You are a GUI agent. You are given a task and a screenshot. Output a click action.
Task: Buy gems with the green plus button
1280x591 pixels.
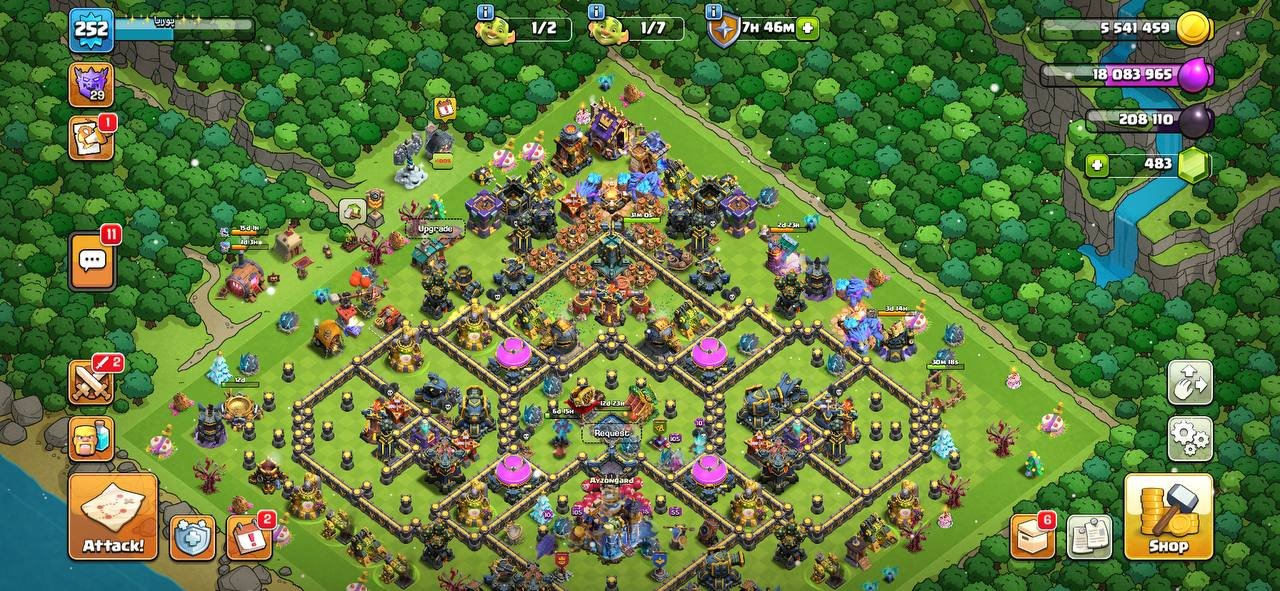pos(1098,165)
